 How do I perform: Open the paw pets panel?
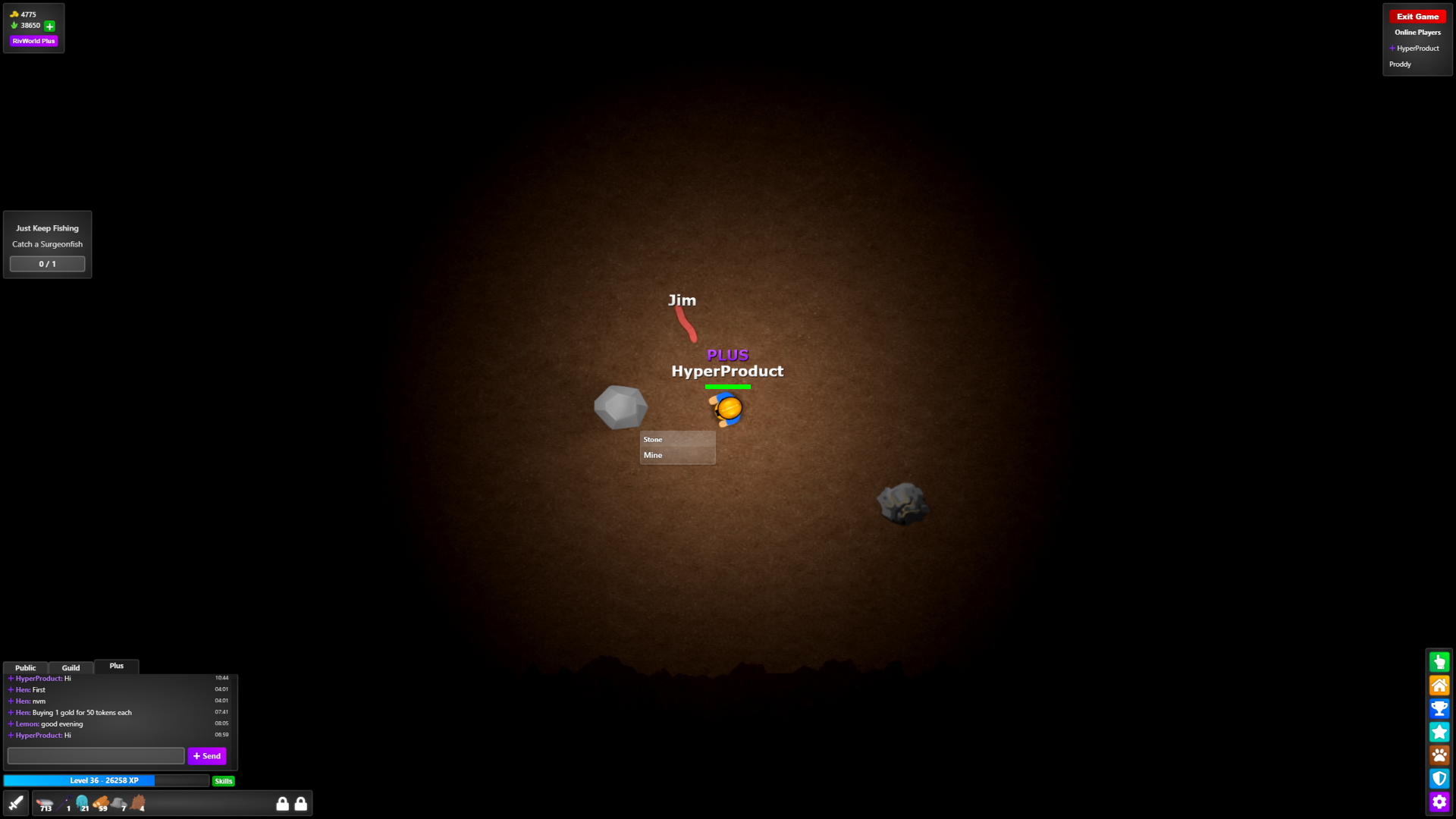1439,755
